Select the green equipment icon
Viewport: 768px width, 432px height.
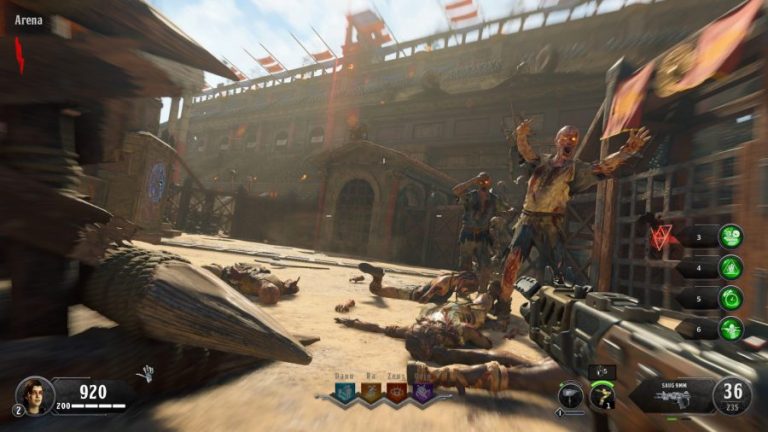[x=602, y=396]
